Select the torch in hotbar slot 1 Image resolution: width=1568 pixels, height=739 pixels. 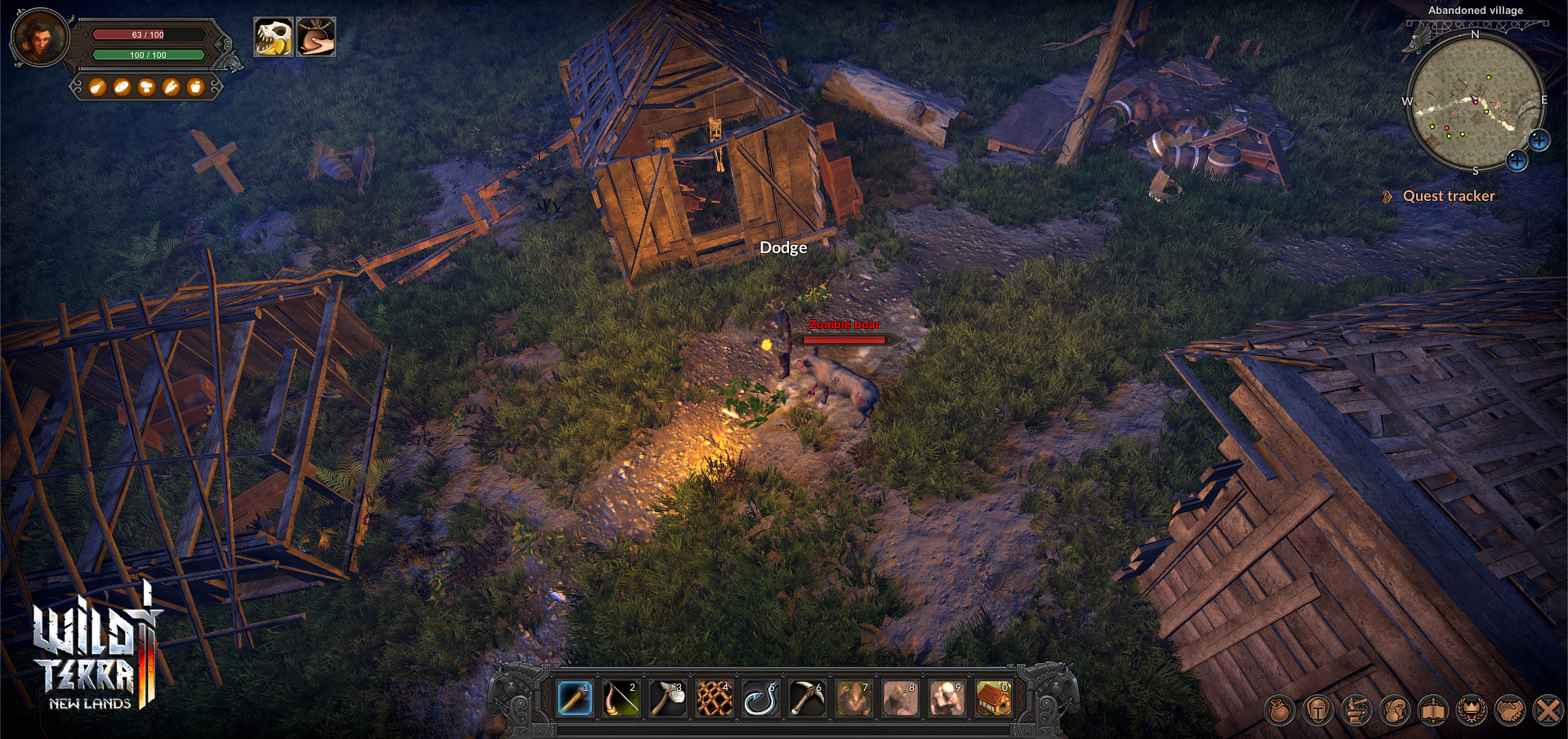pyautogui.click(x=575, y=699)
